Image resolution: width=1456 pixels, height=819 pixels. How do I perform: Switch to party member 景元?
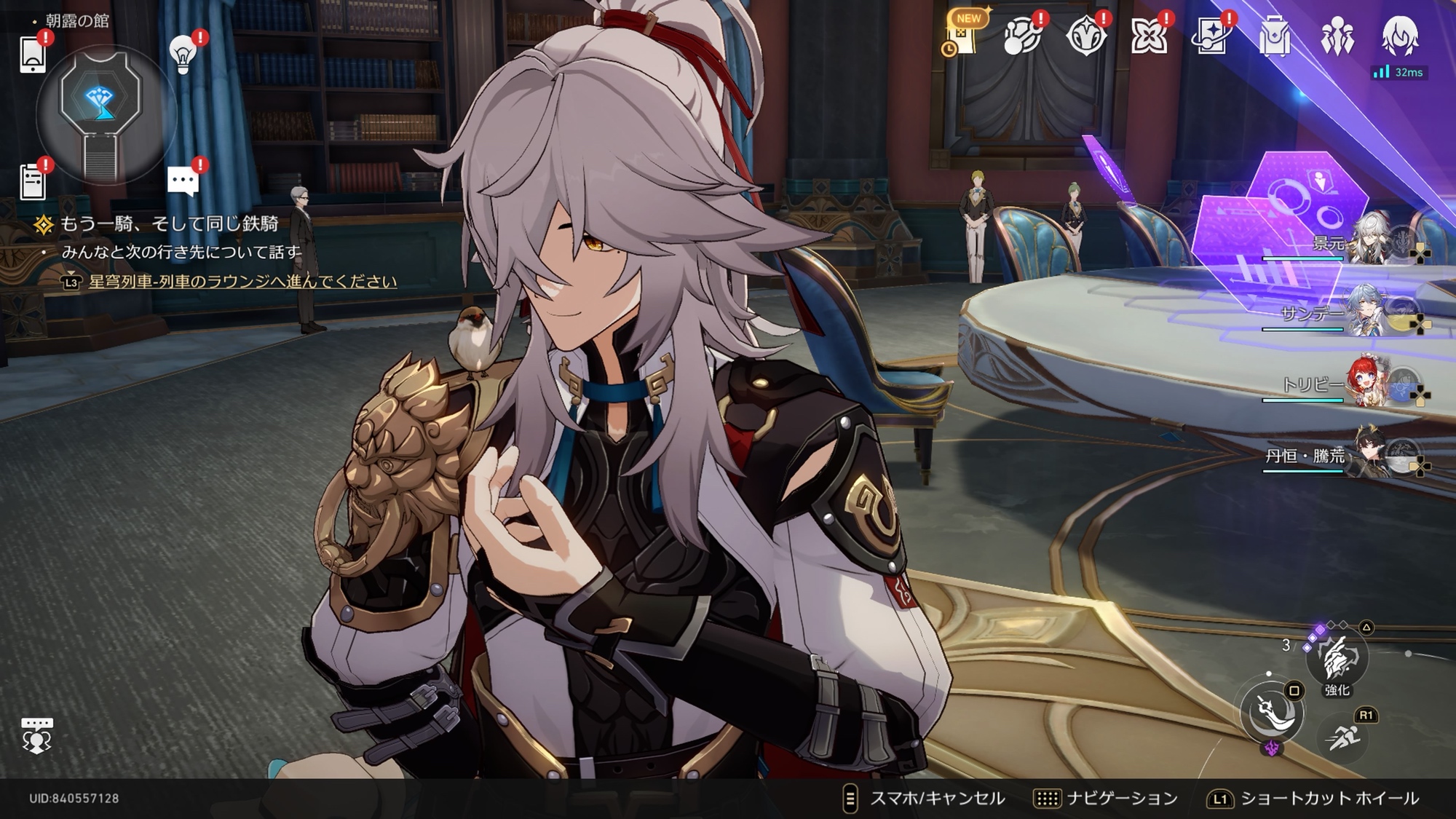pos(1369,240)
